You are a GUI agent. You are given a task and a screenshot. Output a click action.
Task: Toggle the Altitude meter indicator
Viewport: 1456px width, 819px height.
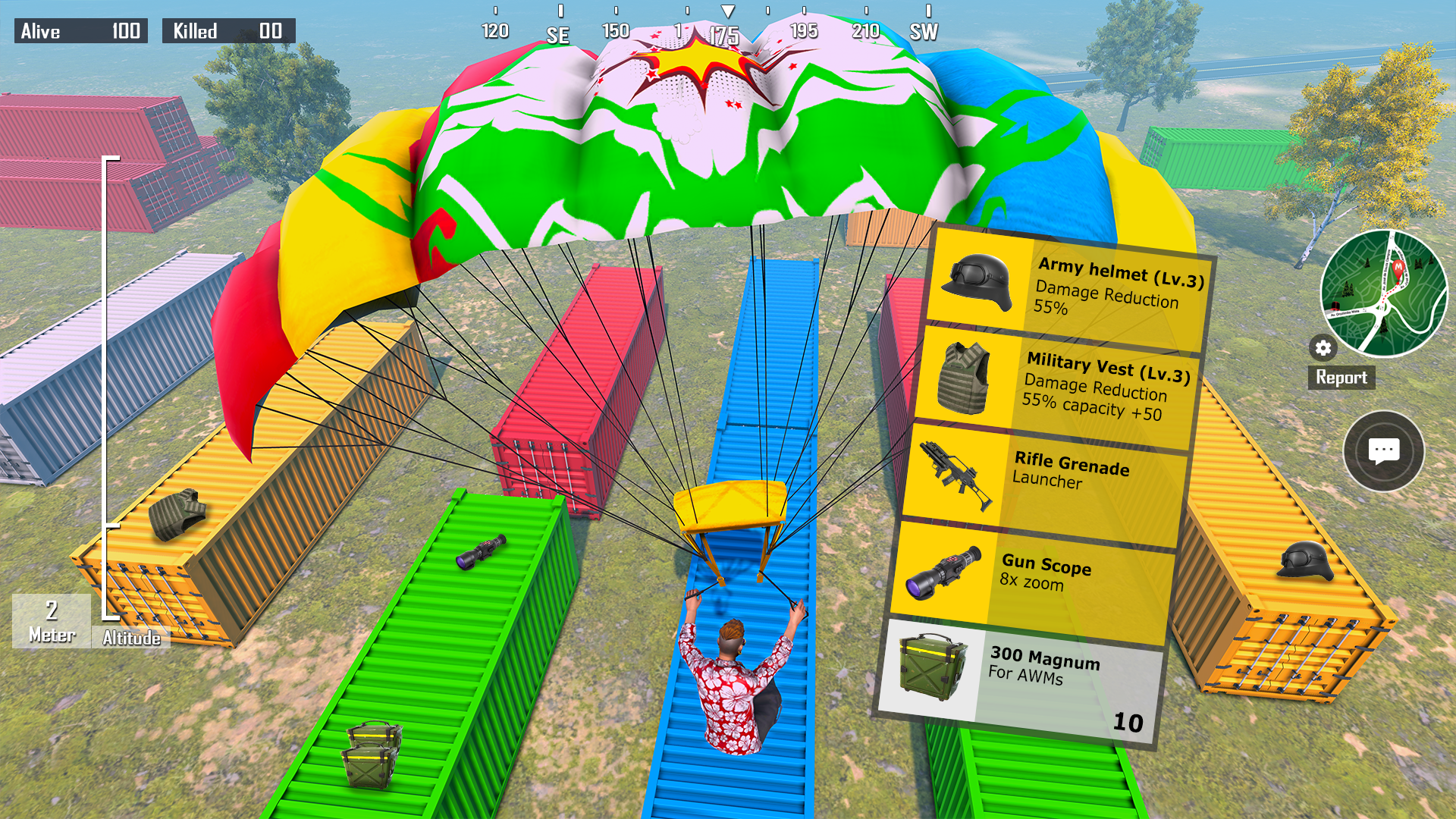(x=130, y=638)
